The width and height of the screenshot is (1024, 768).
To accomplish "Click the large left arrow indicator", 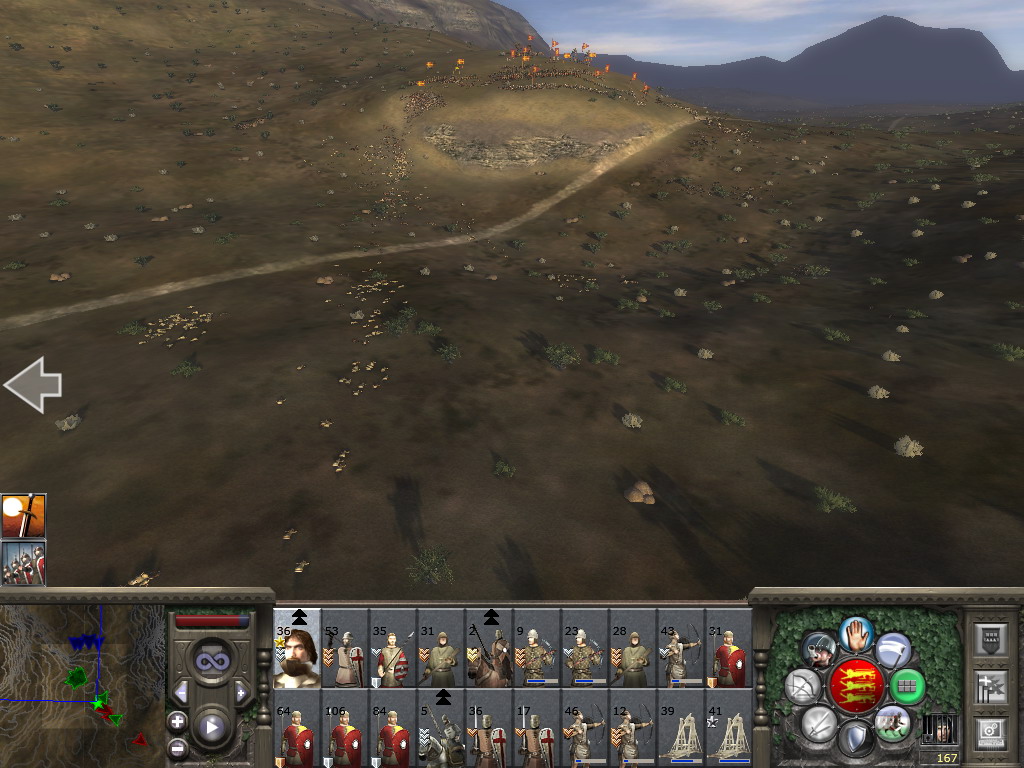I will [x=33, y=385].
